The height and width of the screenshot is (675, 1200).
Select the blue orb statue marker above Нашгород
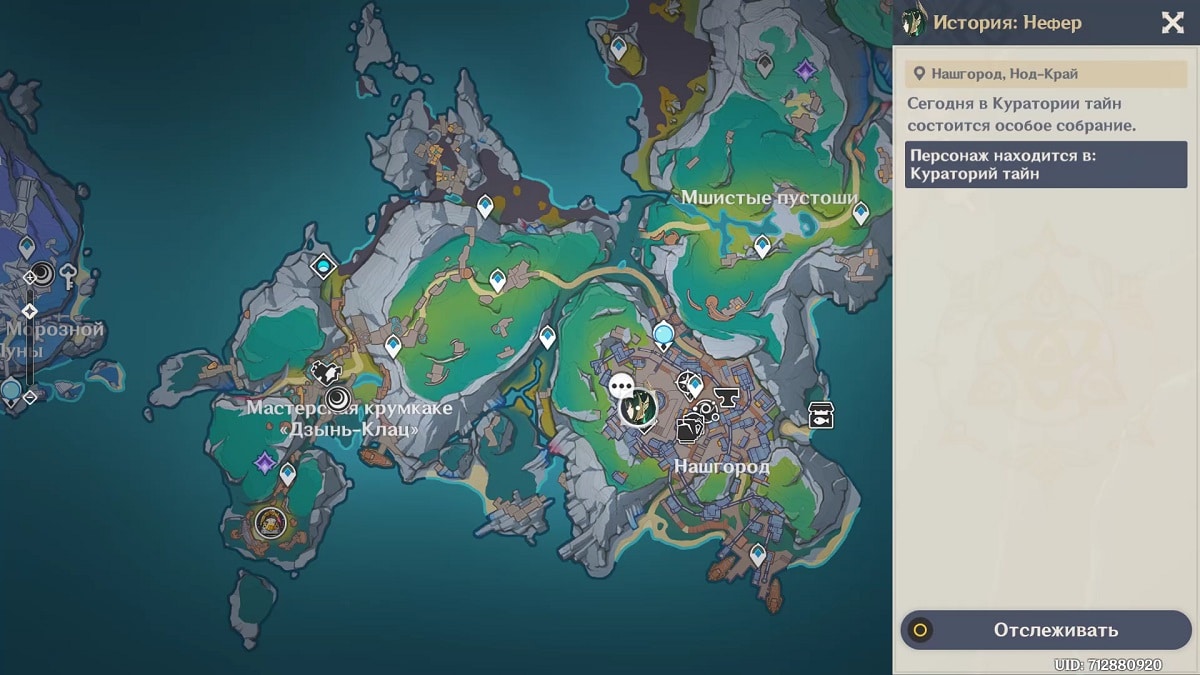pyautogui.click(x=663, y=333)
